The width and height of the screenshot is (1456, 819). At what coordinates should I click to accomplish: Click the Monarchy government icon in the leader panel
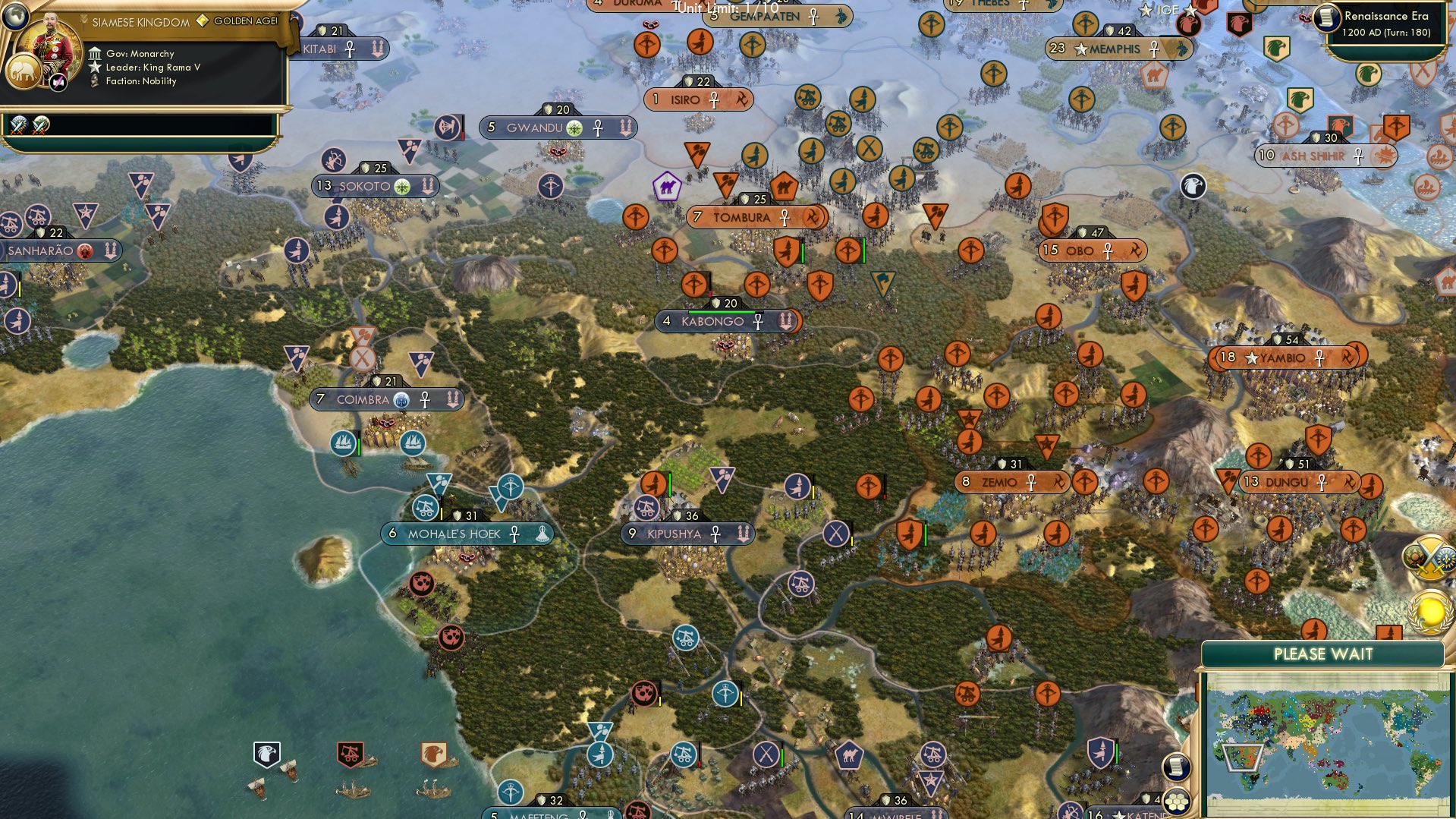[96, 54]
